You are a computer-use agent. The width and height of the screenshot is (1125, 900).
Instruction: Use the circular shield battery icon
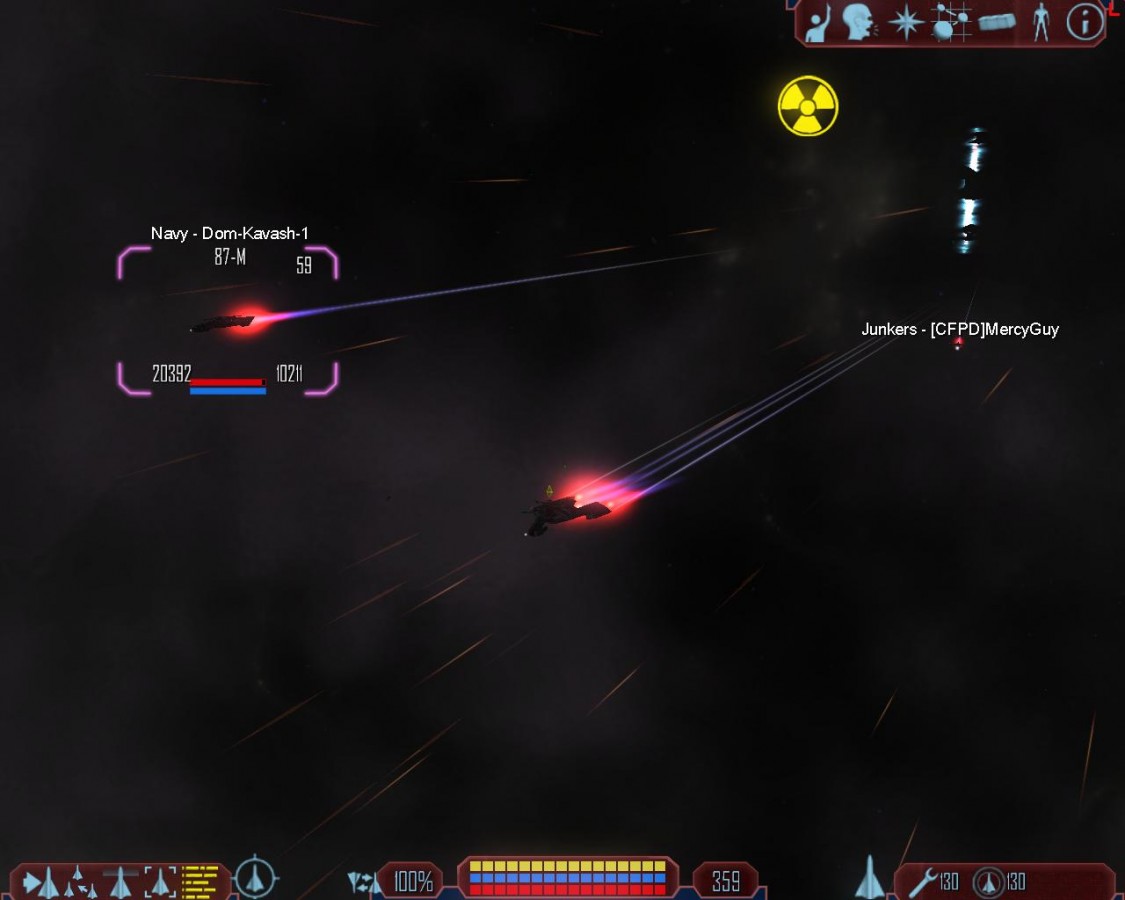[989, 881]
